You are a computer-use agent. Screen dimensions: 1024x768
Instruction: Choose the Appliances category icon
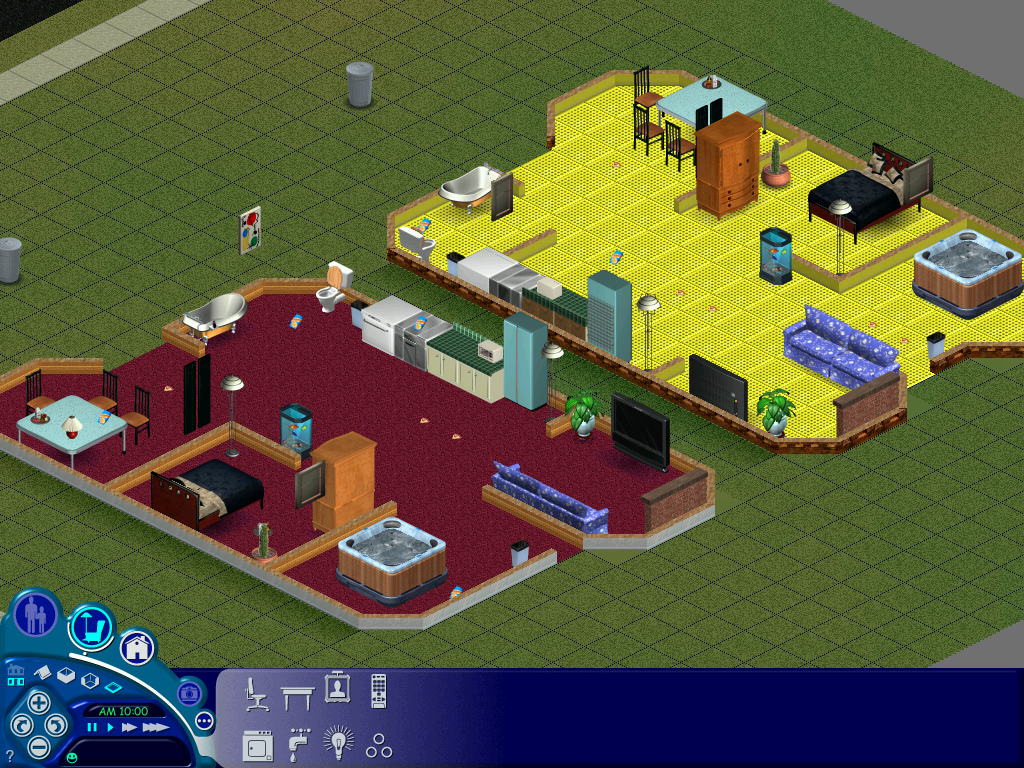(x=256, y=745)
